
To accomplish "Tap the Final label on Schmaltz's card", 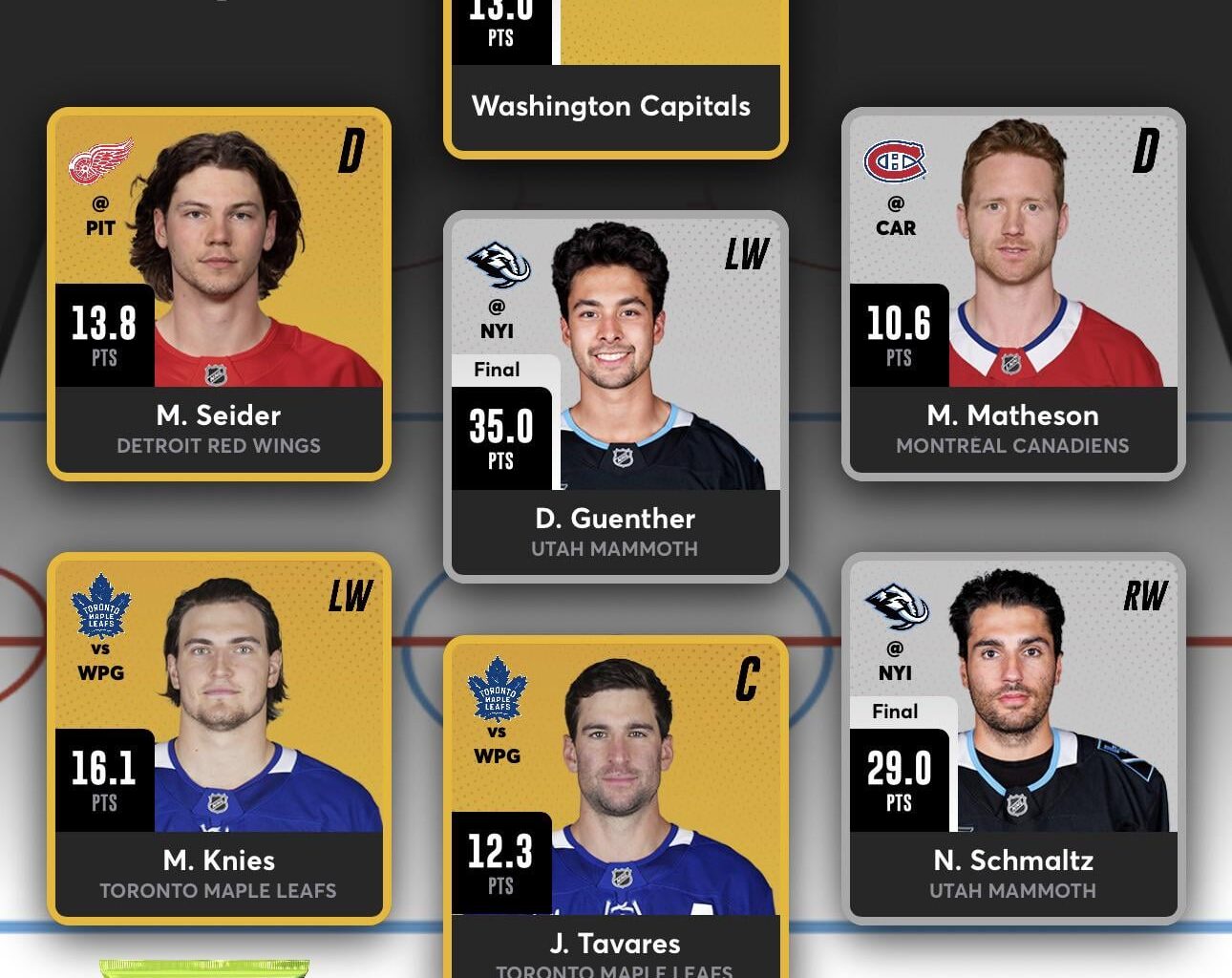I will click(x=896, y=711).
